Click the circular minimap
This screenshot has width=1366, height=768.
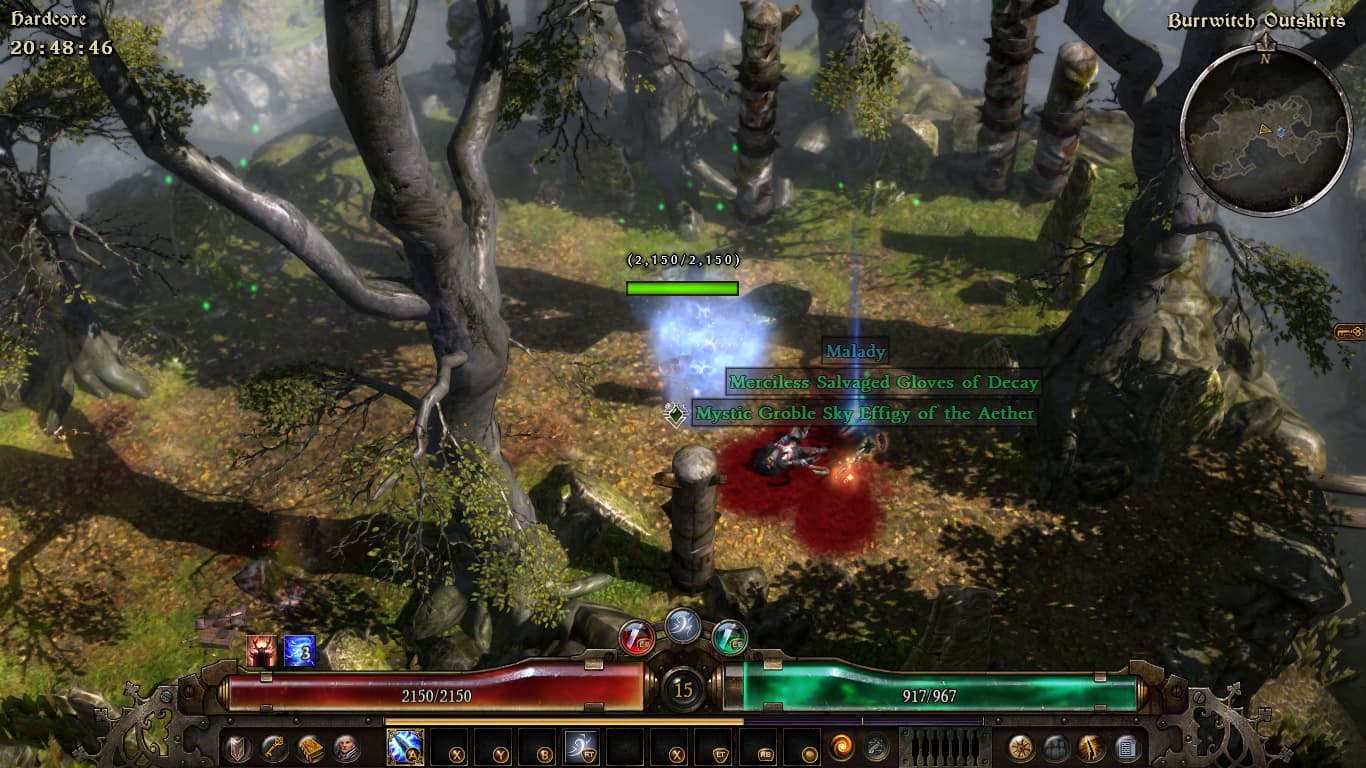(1266, 128)
